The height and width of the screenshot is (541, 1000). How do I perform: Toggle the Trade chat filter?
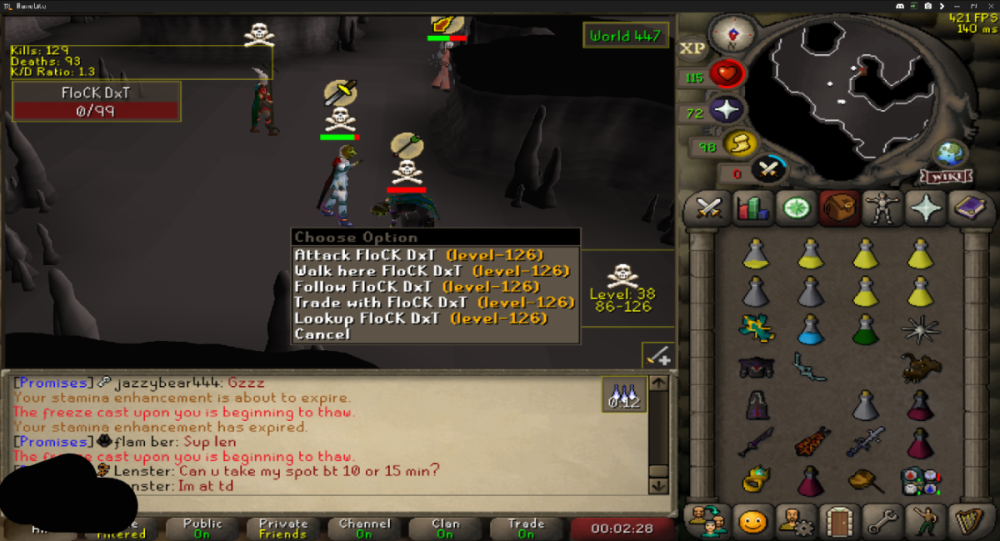point(525,527)
